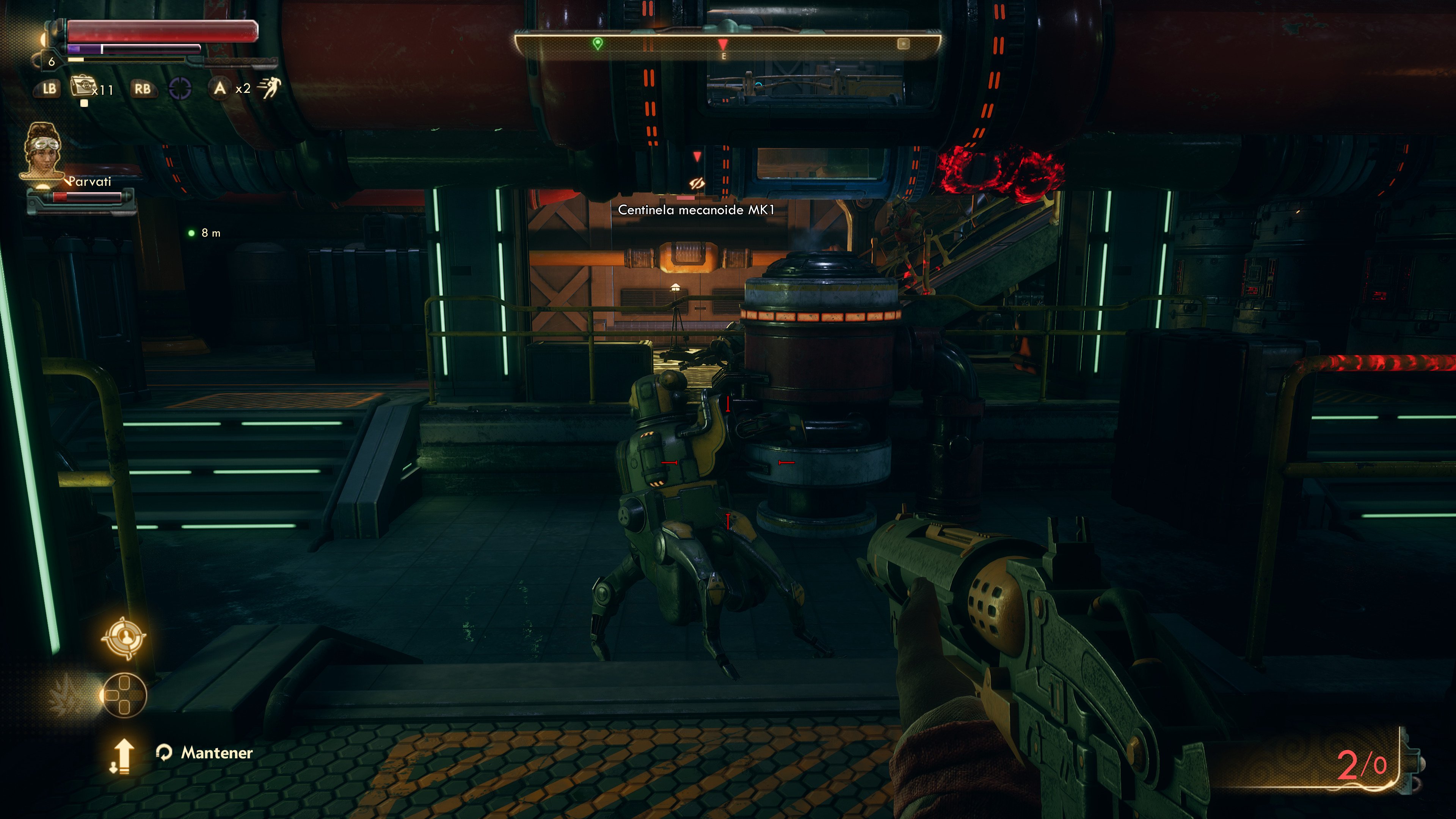Select the red enemy marker on compass
The width and height of the screenshot is (1456, 819).
click(x=722, y=44)
